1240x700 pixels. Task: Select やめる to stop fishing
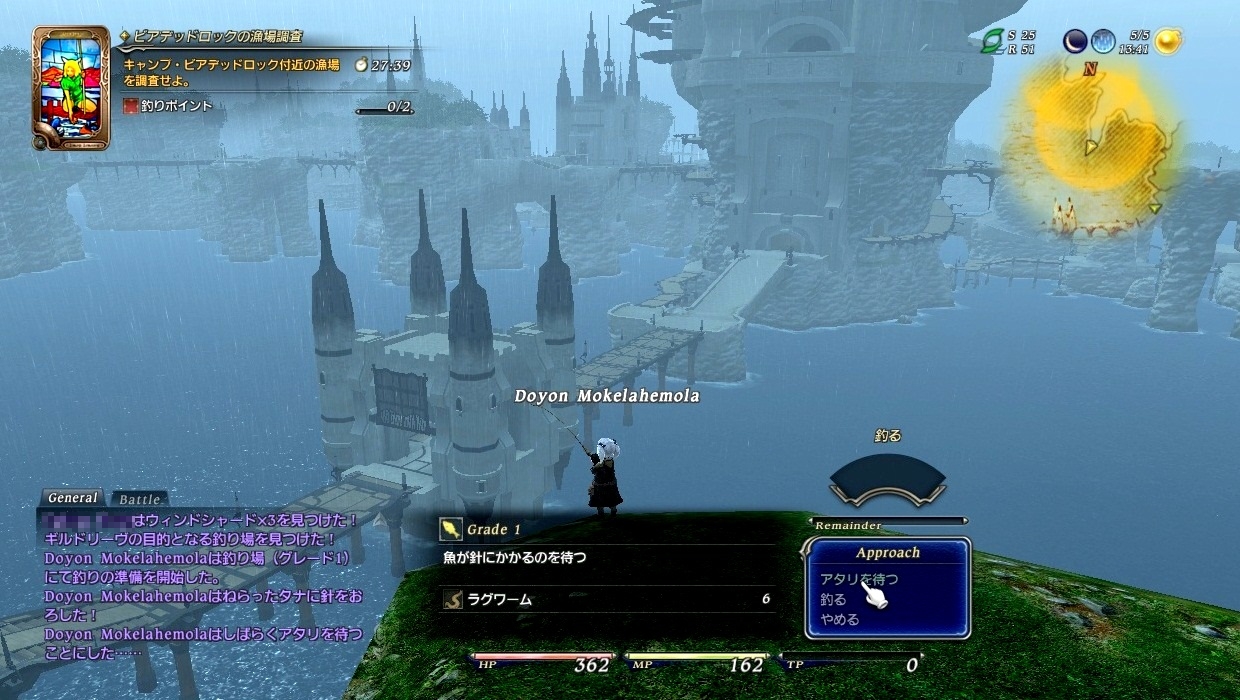[x=839, y=620]
